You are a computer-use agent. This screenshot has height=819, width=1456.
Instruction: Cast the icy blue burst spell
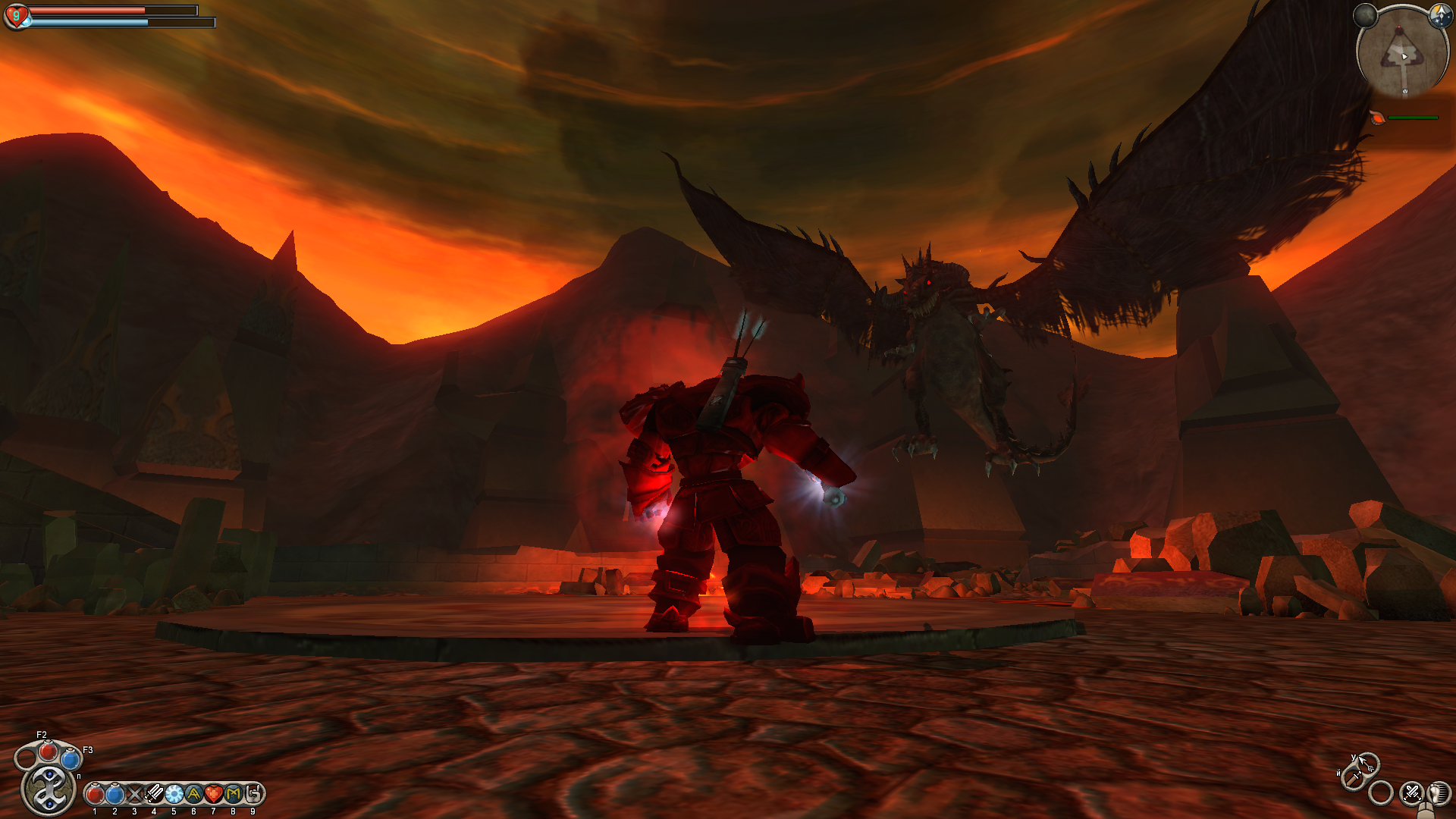[x=174, y=794]
